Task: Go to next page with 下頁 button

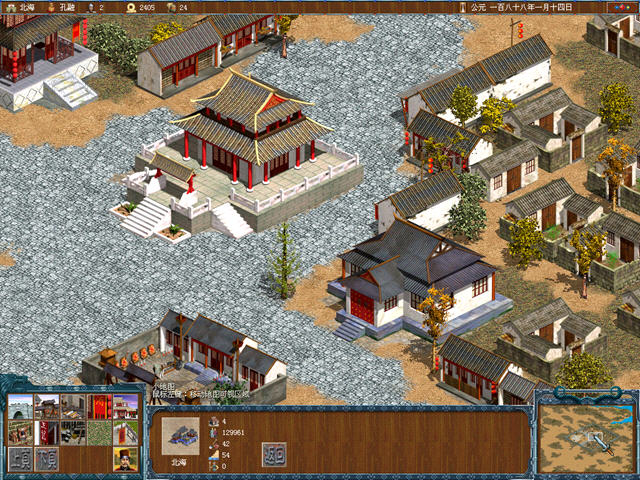Action: click(46, 460)
